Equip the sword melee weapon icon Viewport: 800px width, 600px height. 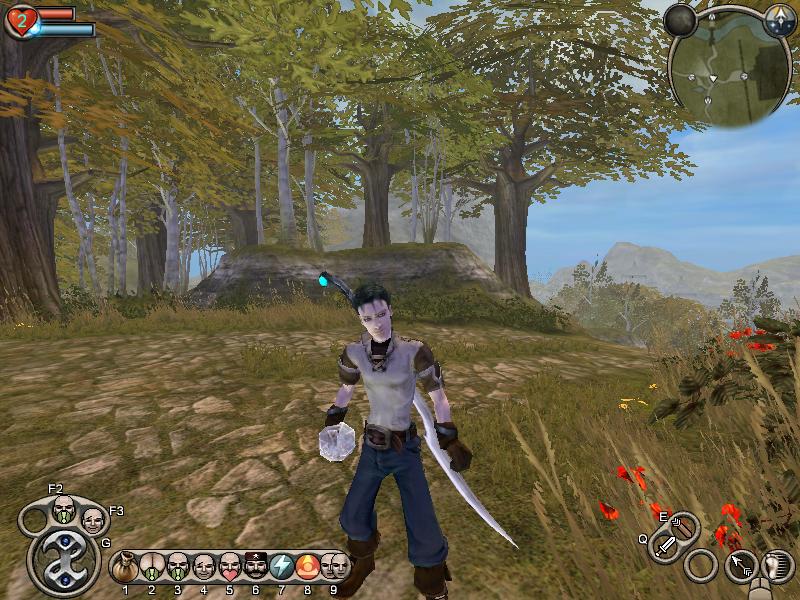pyautogui.click(x=665, y=546)
